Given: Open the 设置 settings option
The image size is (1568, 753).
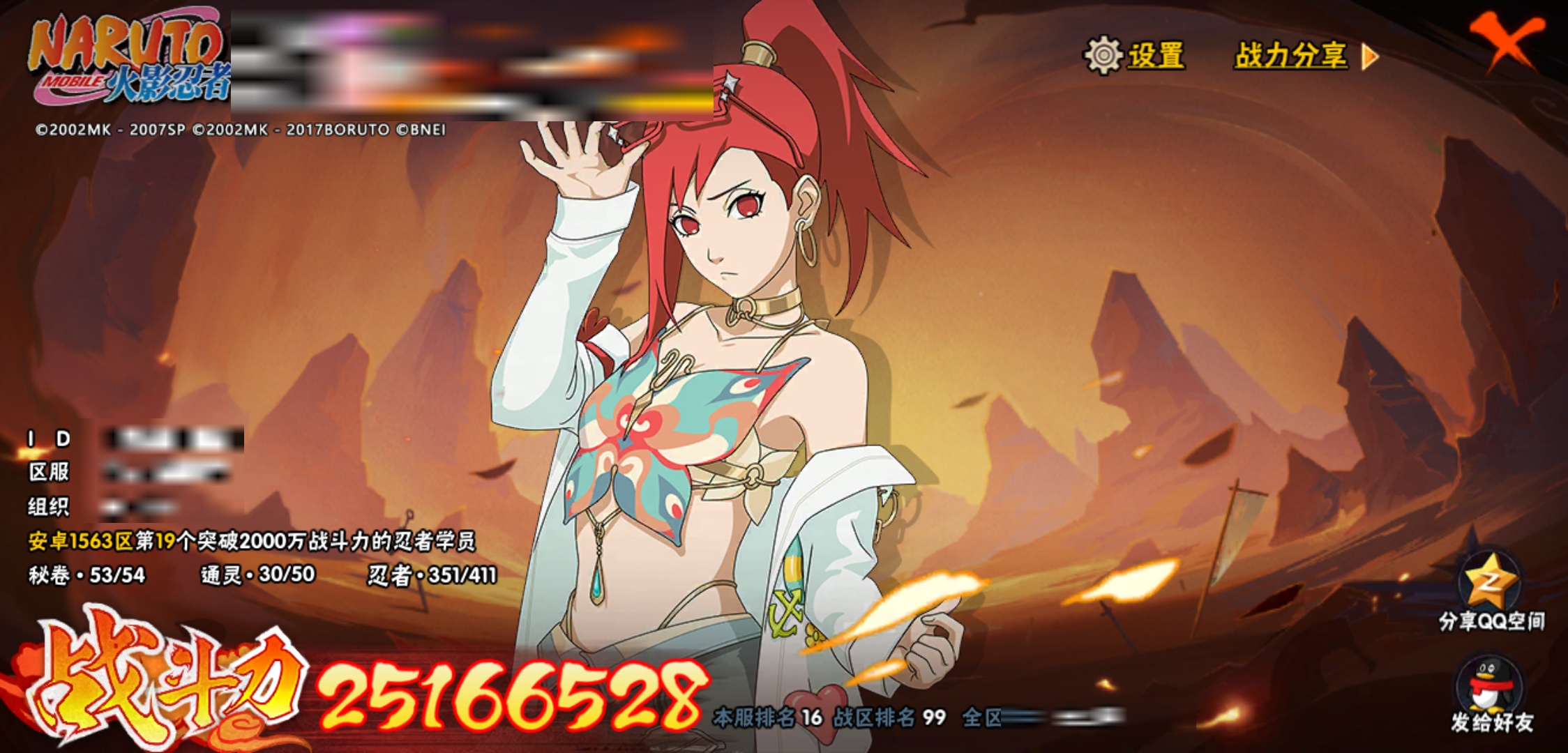Looking at the screenshot, I should point(1135,55).
